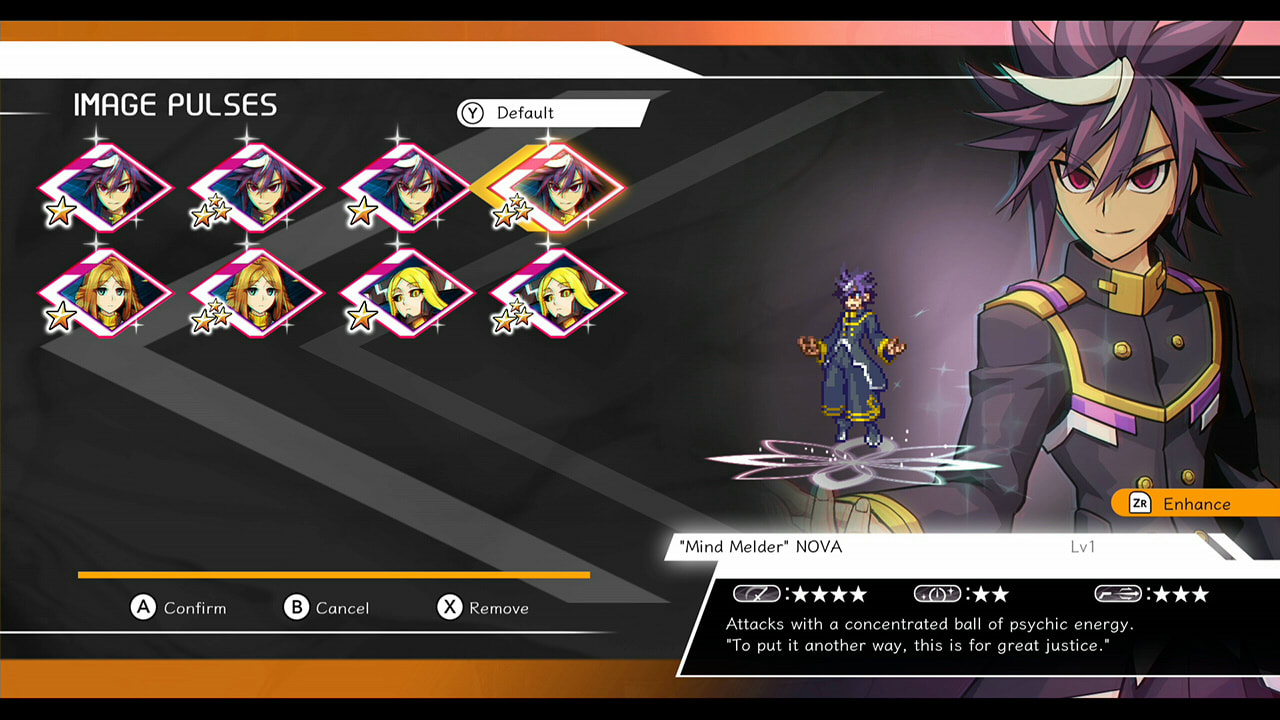Click the orange progress bar above Confirm
Viewport: 1280px width, 720px height.
tap(333, 575)
